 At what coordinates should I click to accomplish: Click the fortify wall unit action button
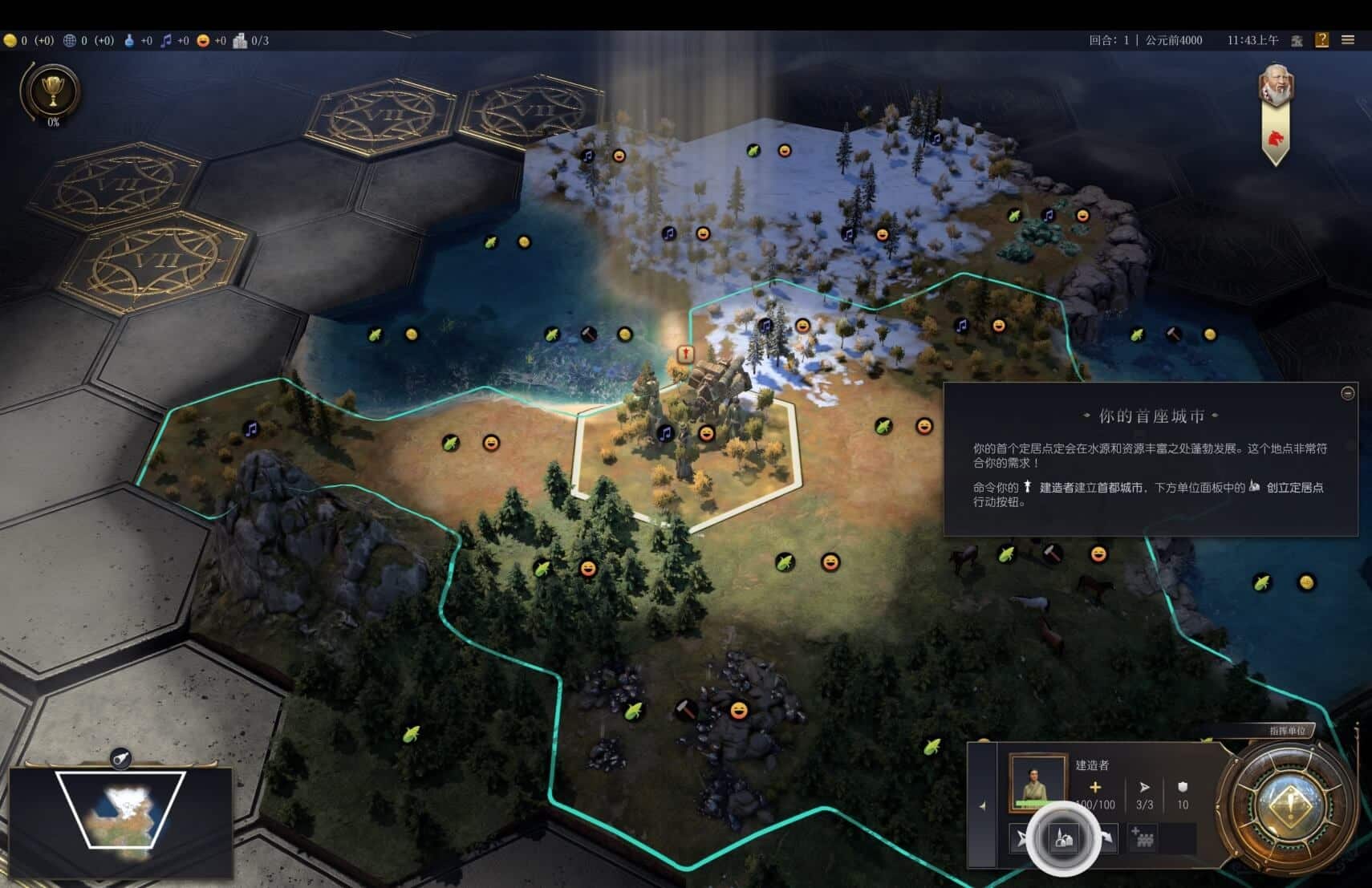pyautogui.click(x=1143, y=839)
